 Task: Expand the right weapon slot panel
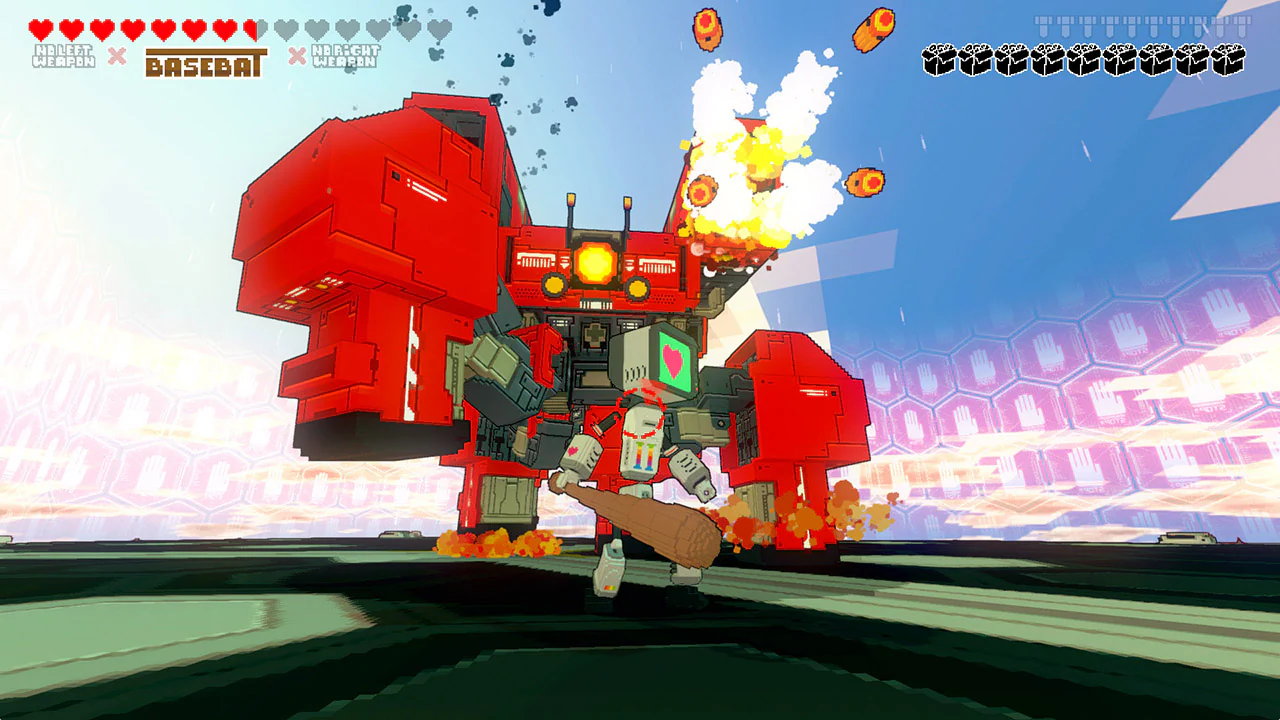coord(345,56)
